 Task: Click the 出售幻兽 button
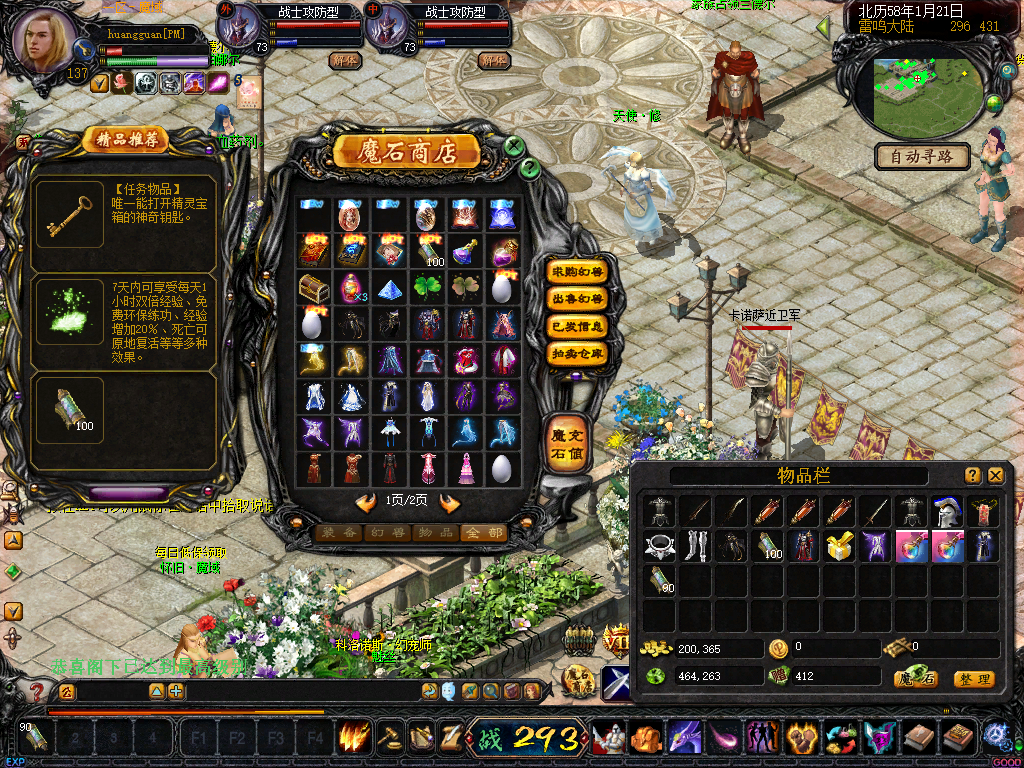577,298
